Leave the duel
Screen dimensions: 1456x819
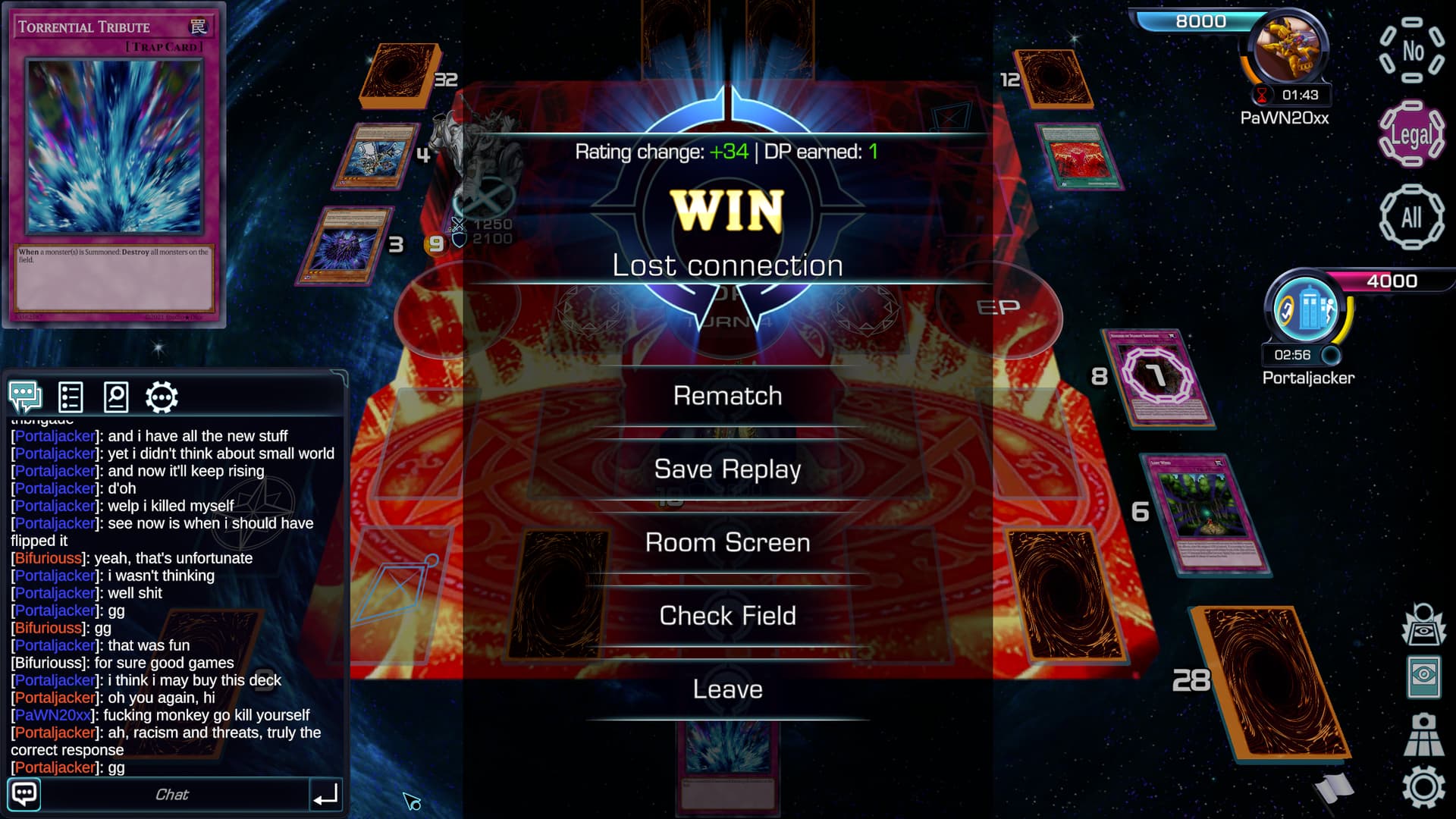727,689
